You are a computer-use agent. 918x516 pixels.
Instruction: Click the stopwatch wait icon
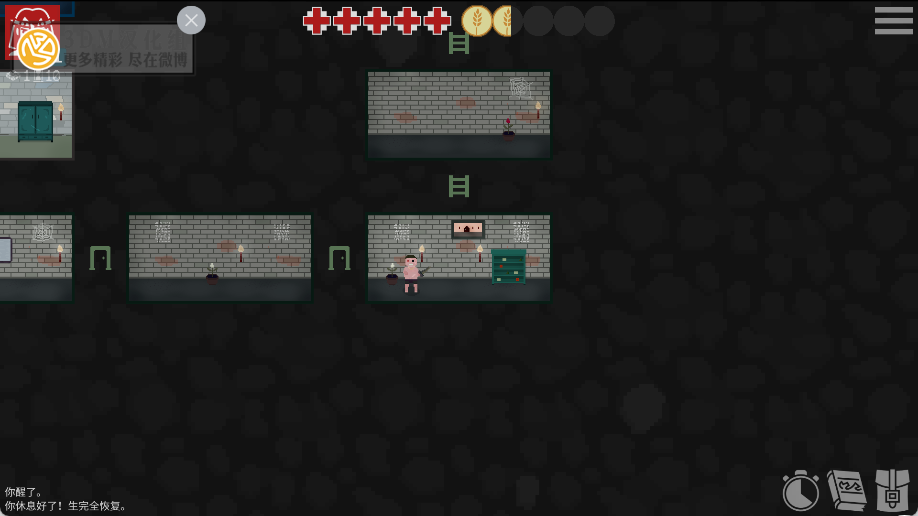click(x=800, y=491)
